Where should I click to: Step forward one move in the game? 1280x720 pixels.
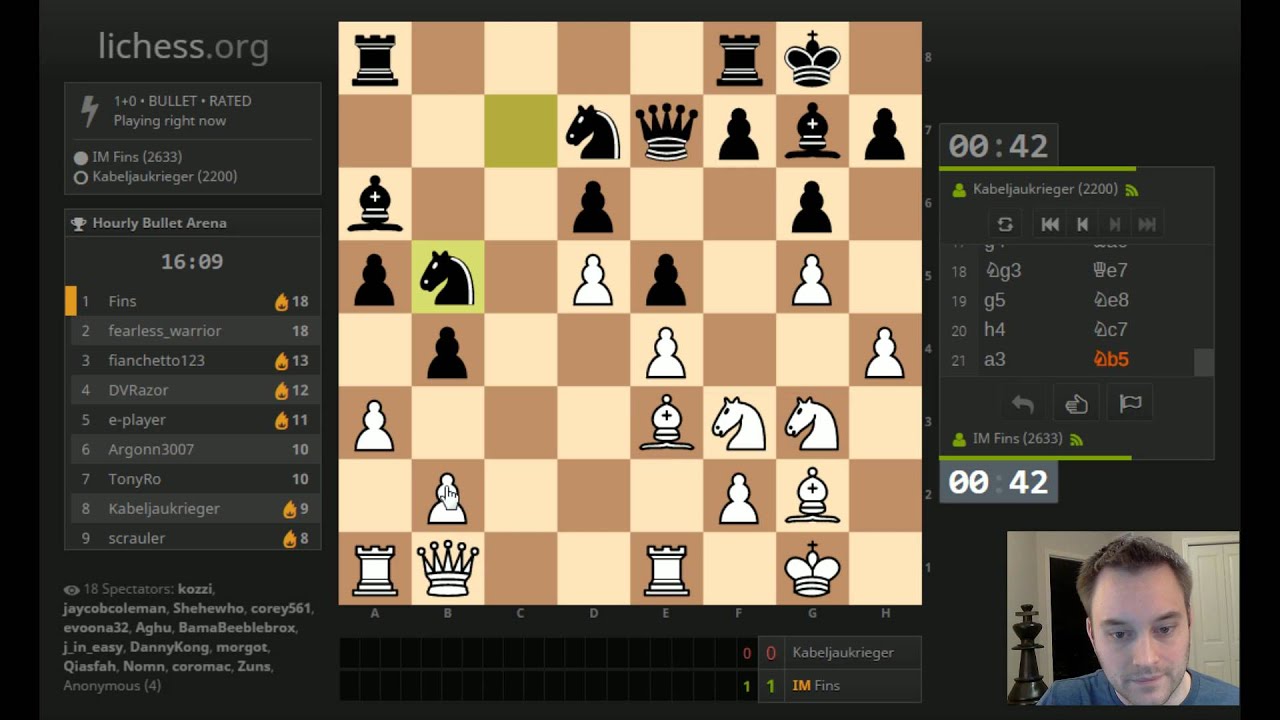tap(1113, 223)
